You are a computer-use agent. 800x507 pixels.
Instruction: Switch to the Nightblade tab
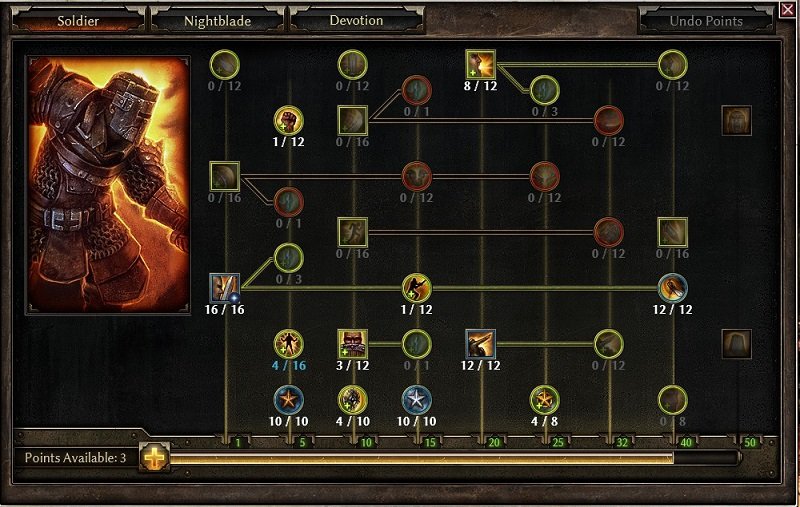coord(218,20)
